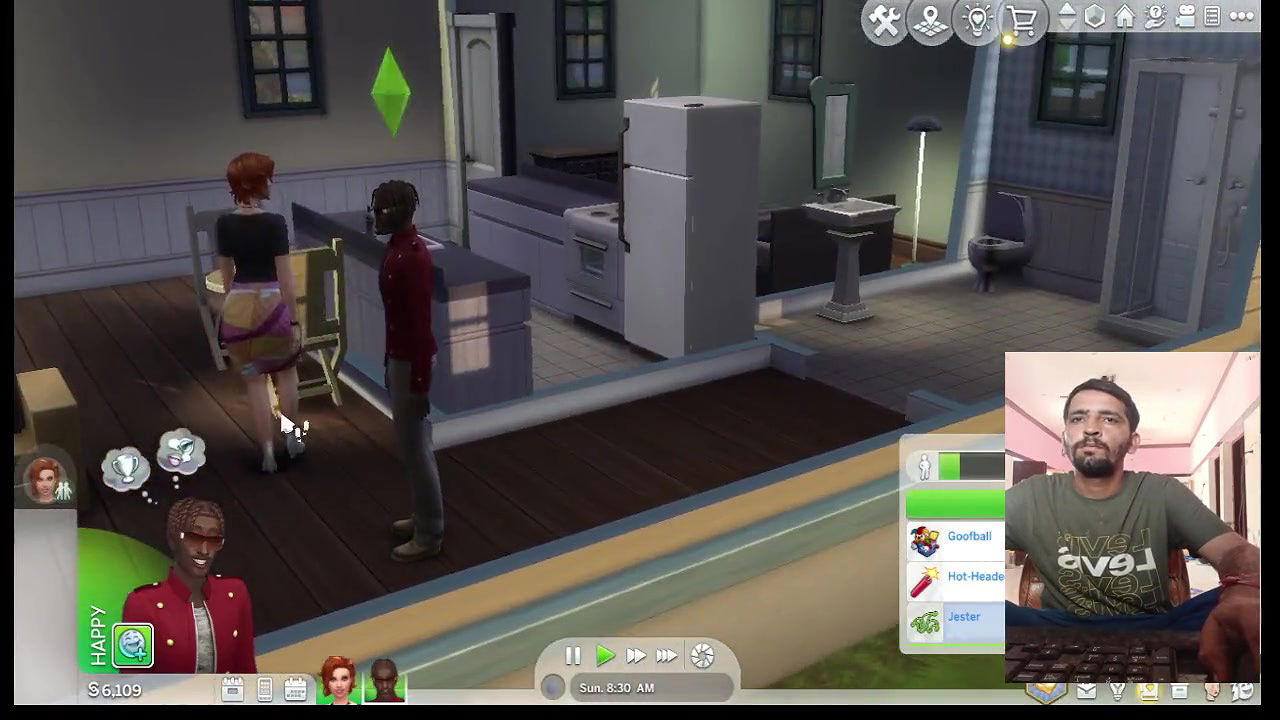Open the neighborhood Map view
Screen dimensions: 1280x720
click(929, 20)
